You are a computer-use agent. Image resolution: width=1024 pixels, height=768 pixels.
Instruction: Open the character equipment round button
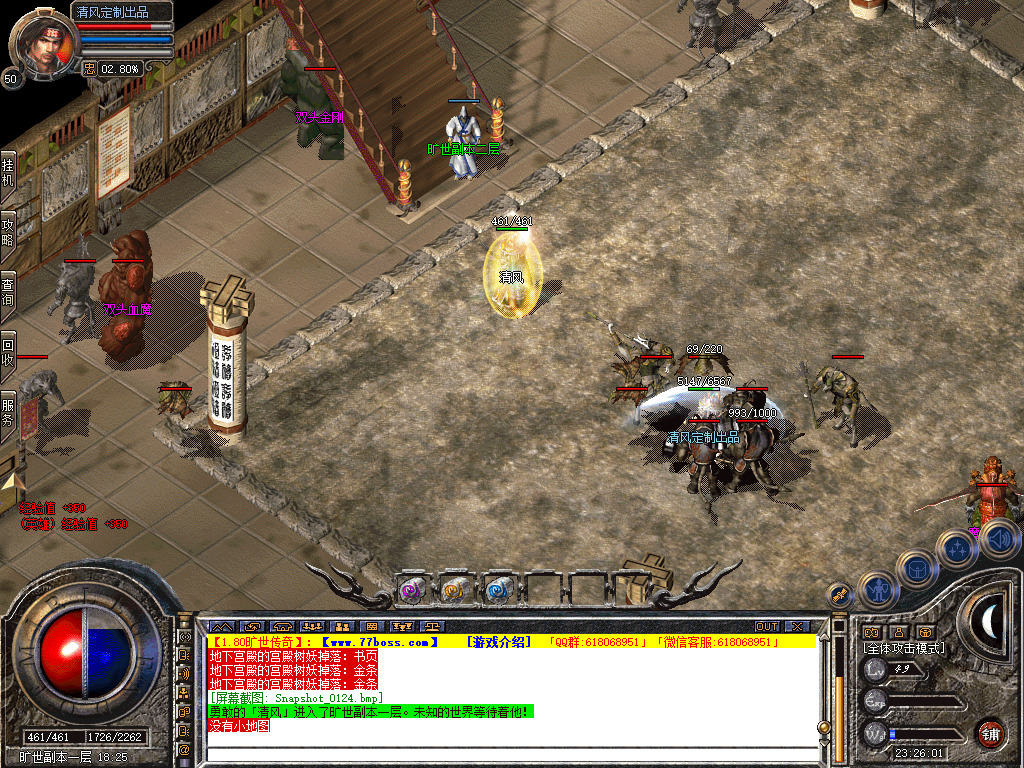877,591
